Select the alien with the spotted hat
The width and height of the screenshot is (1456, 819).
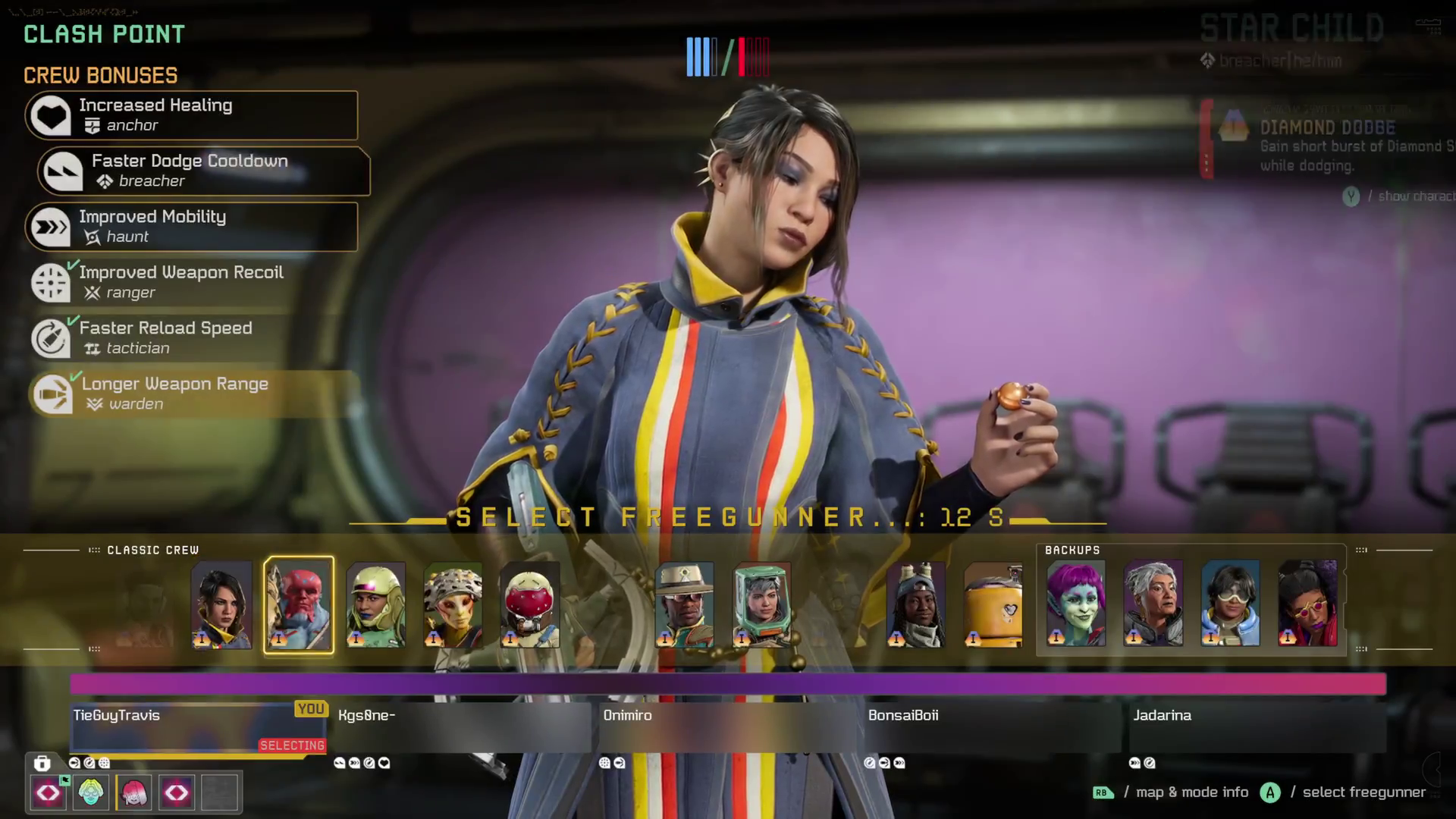coord(453,605)
